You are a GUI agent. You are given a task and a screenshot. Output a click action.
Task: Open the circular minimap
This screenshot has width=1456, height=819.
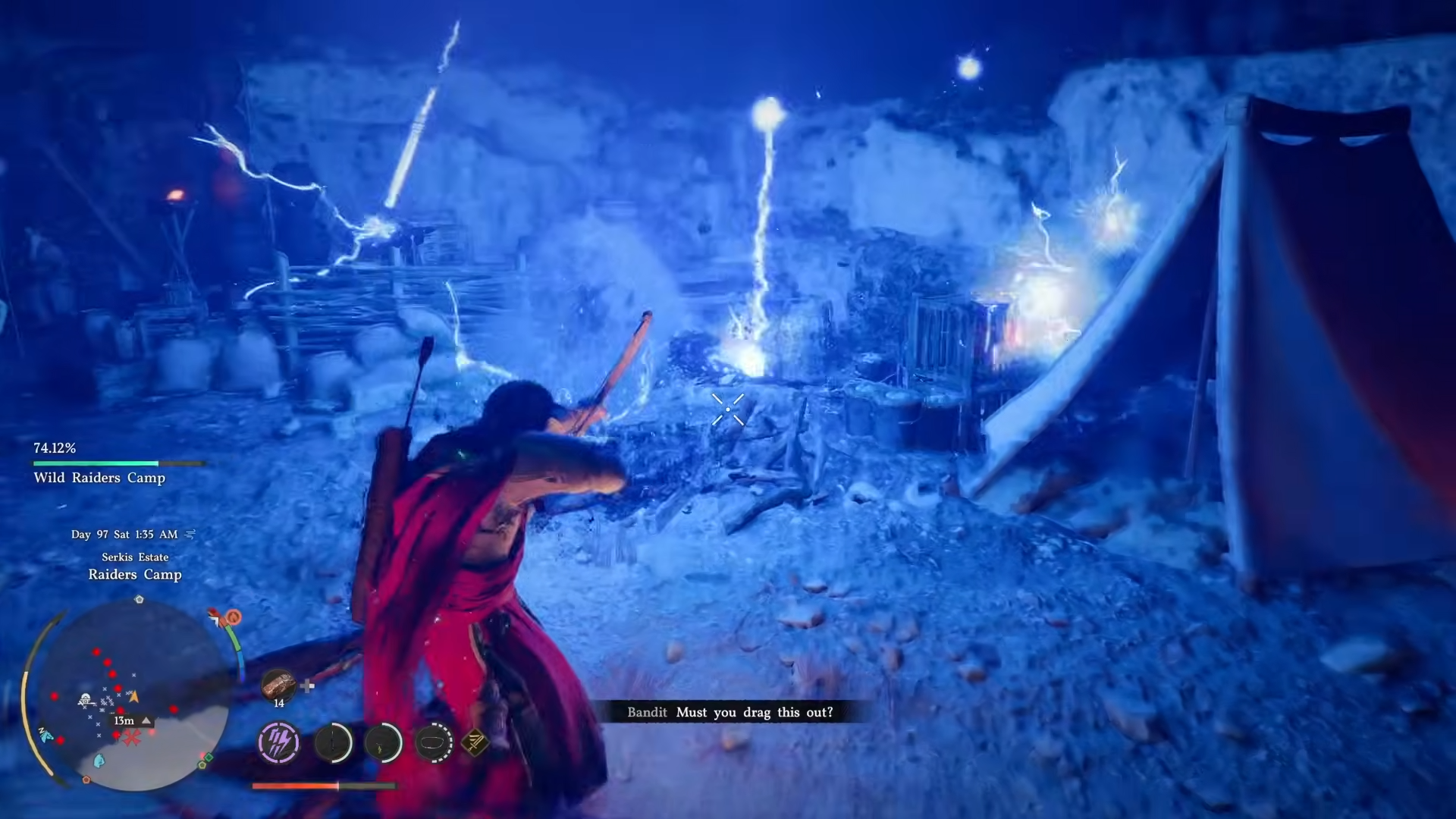133,695
